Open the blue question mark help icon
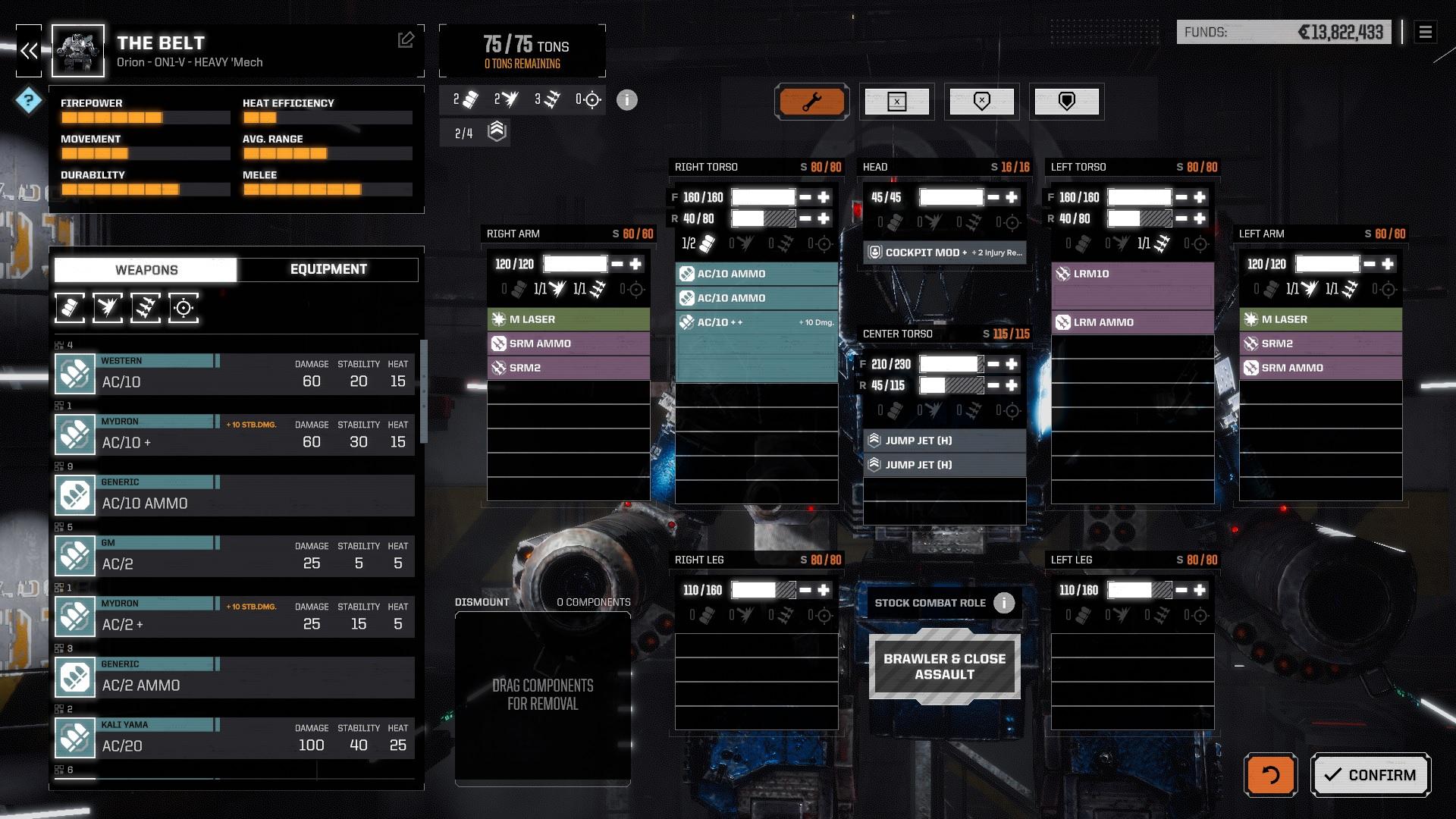1456x819 pixels. [28, 99]
